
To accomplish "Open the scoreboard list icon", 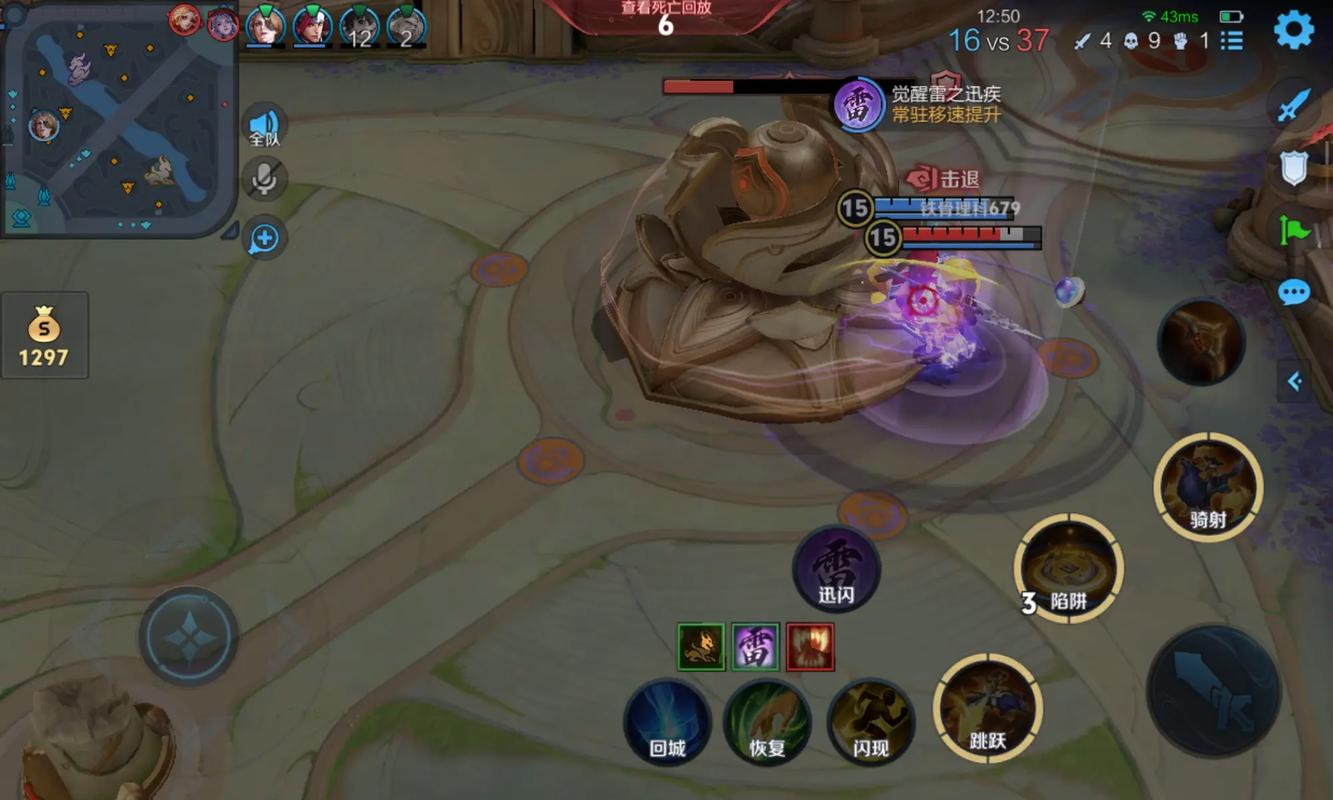I will tap(1232, 40).
